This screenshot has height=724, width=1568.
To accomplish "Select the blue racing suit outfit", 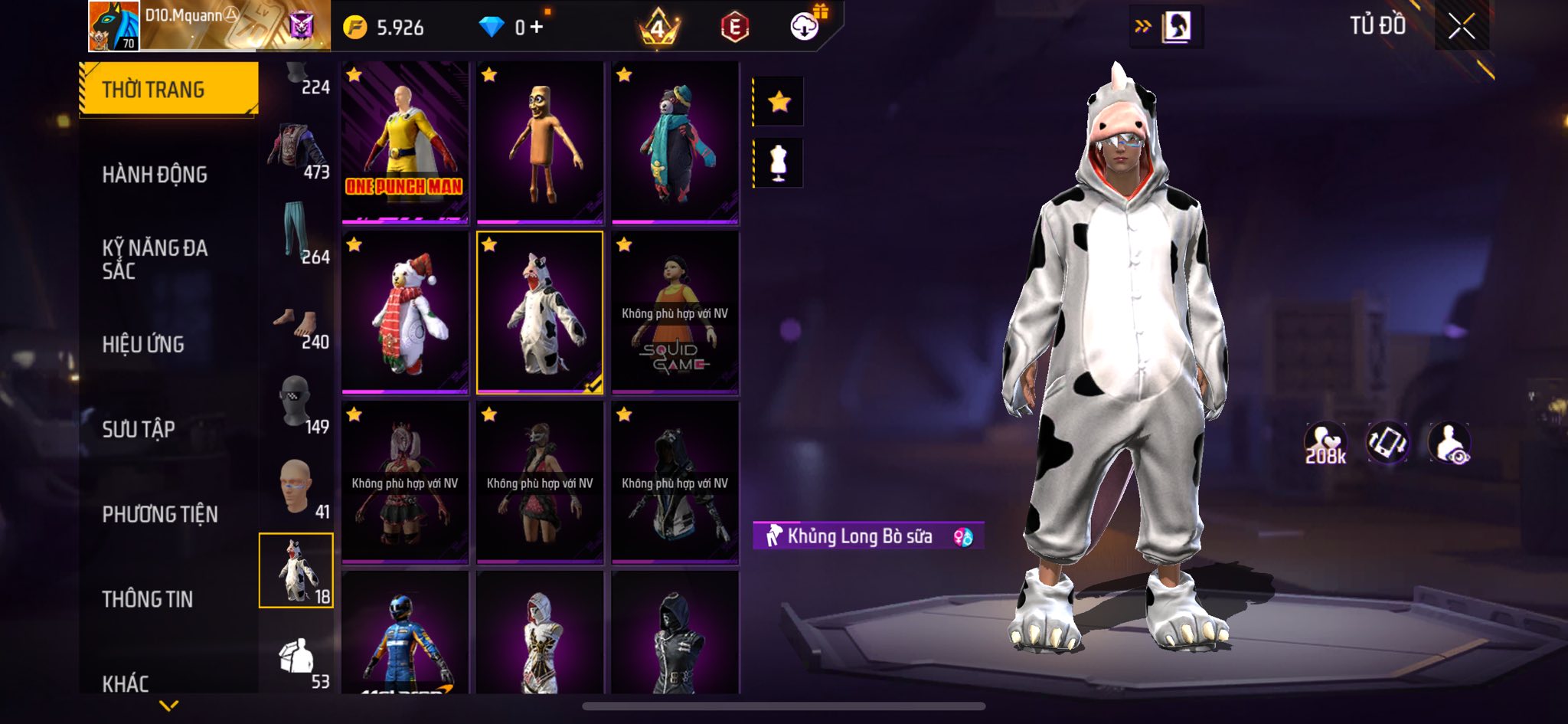I will click(405, 633).
